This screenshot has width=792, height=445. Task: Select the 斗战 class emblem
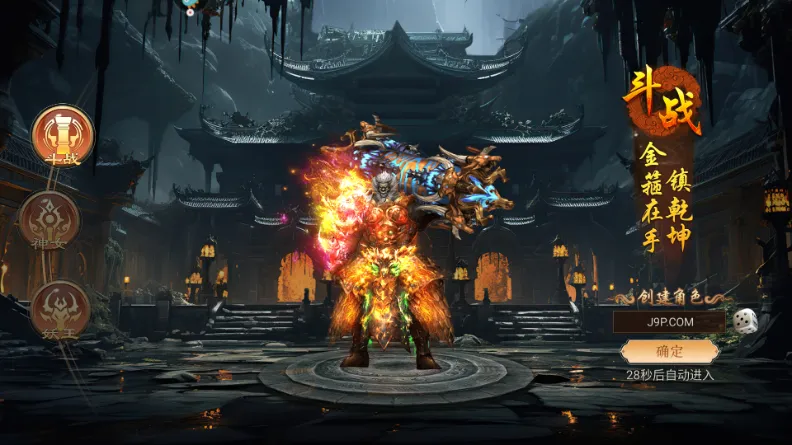(62, 135)
